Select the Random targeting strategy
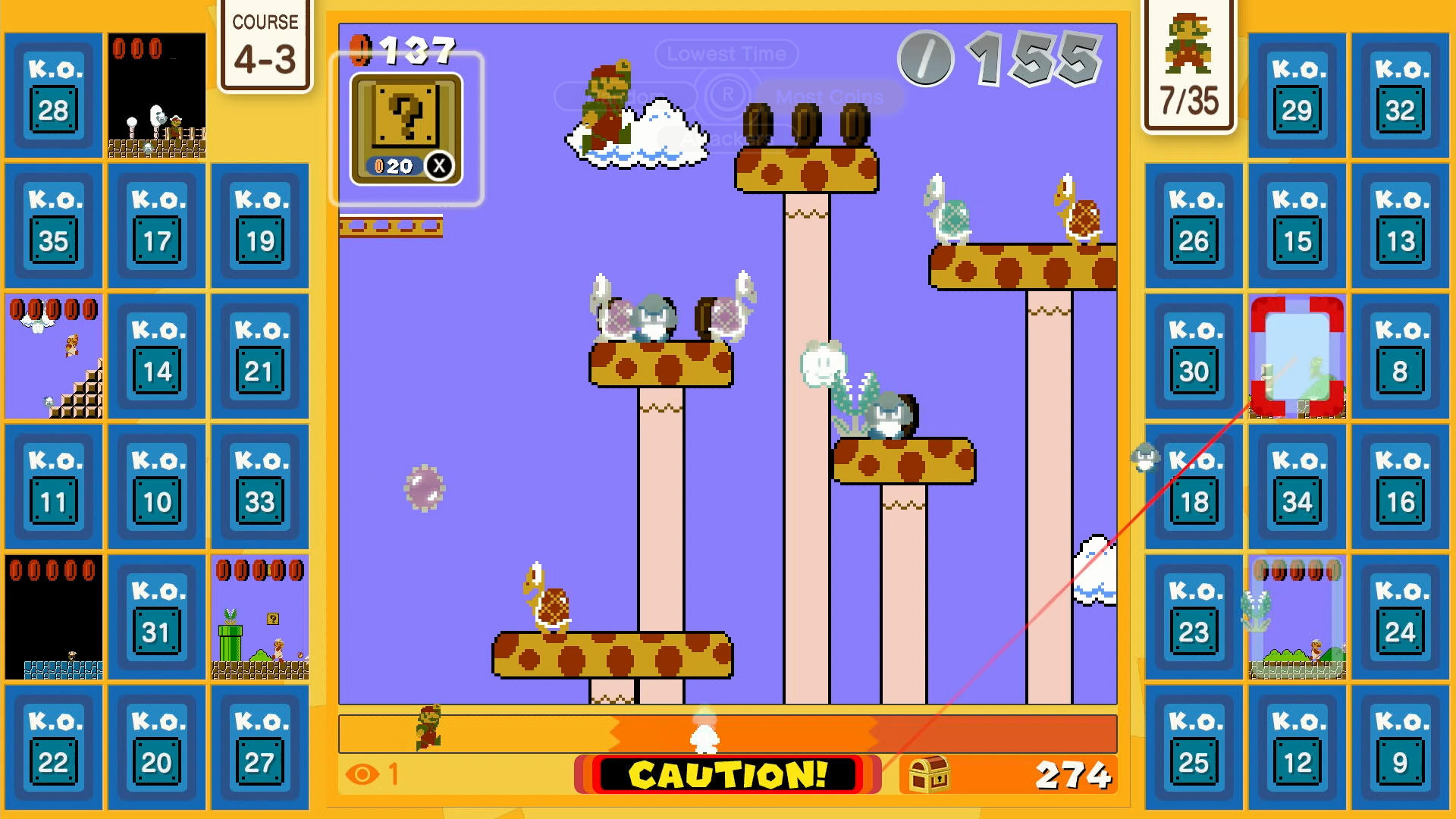 (x=629, y=97)
